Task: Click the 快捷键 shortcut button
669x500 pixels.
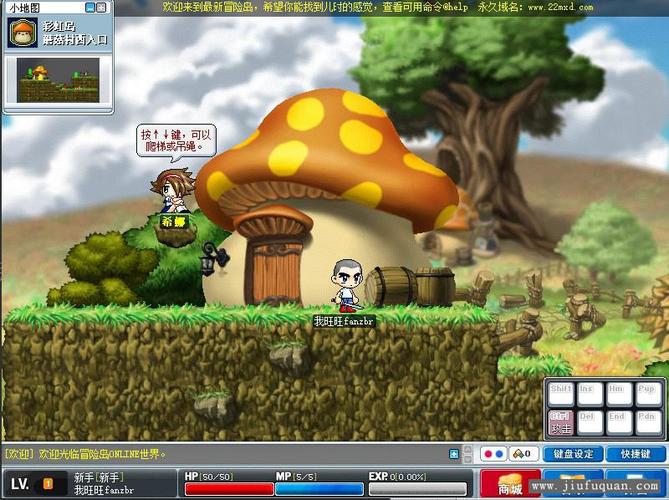Action: click(635, 454)
